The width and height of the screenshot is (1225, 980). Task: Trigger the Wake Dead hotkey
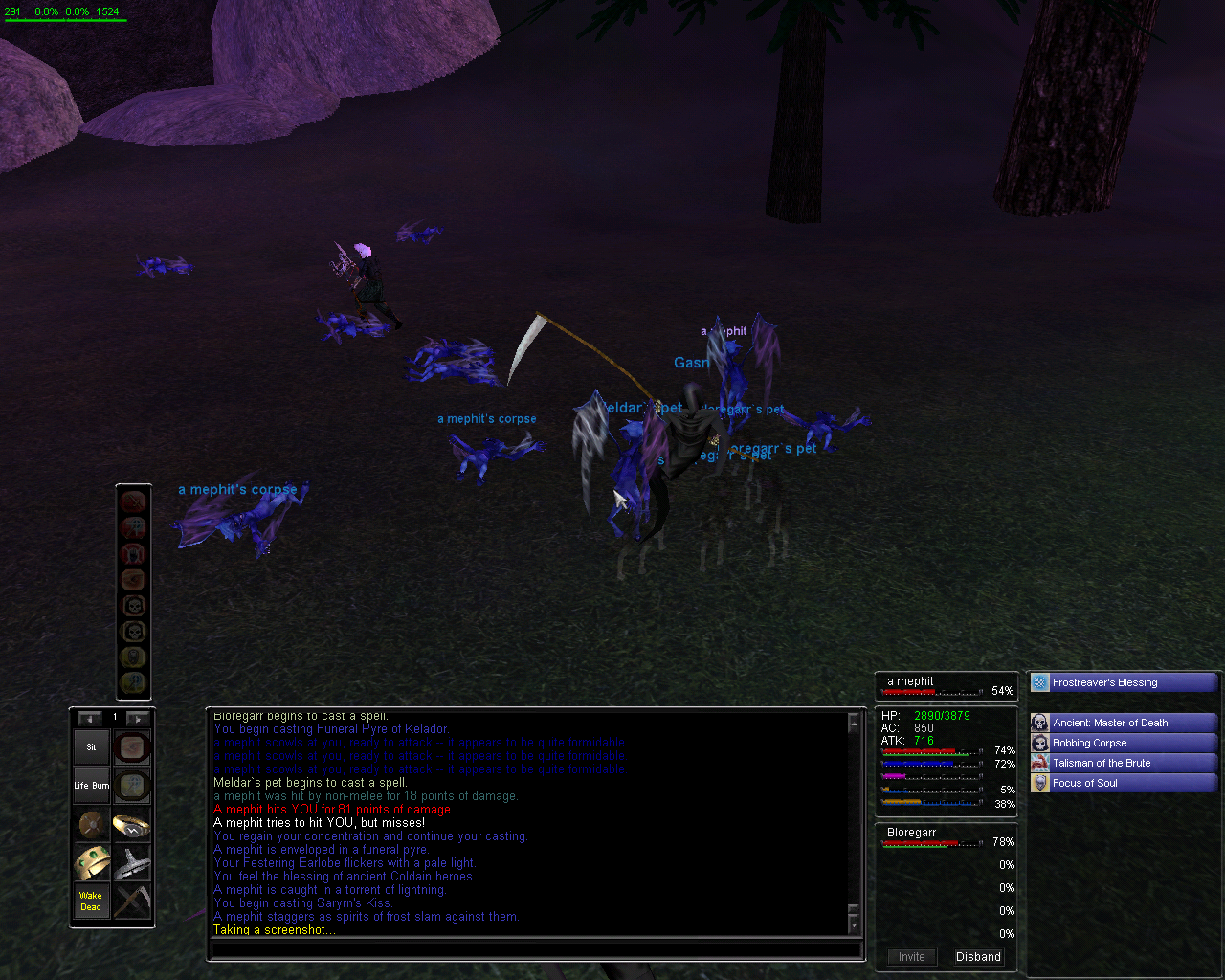coord(92,902)
